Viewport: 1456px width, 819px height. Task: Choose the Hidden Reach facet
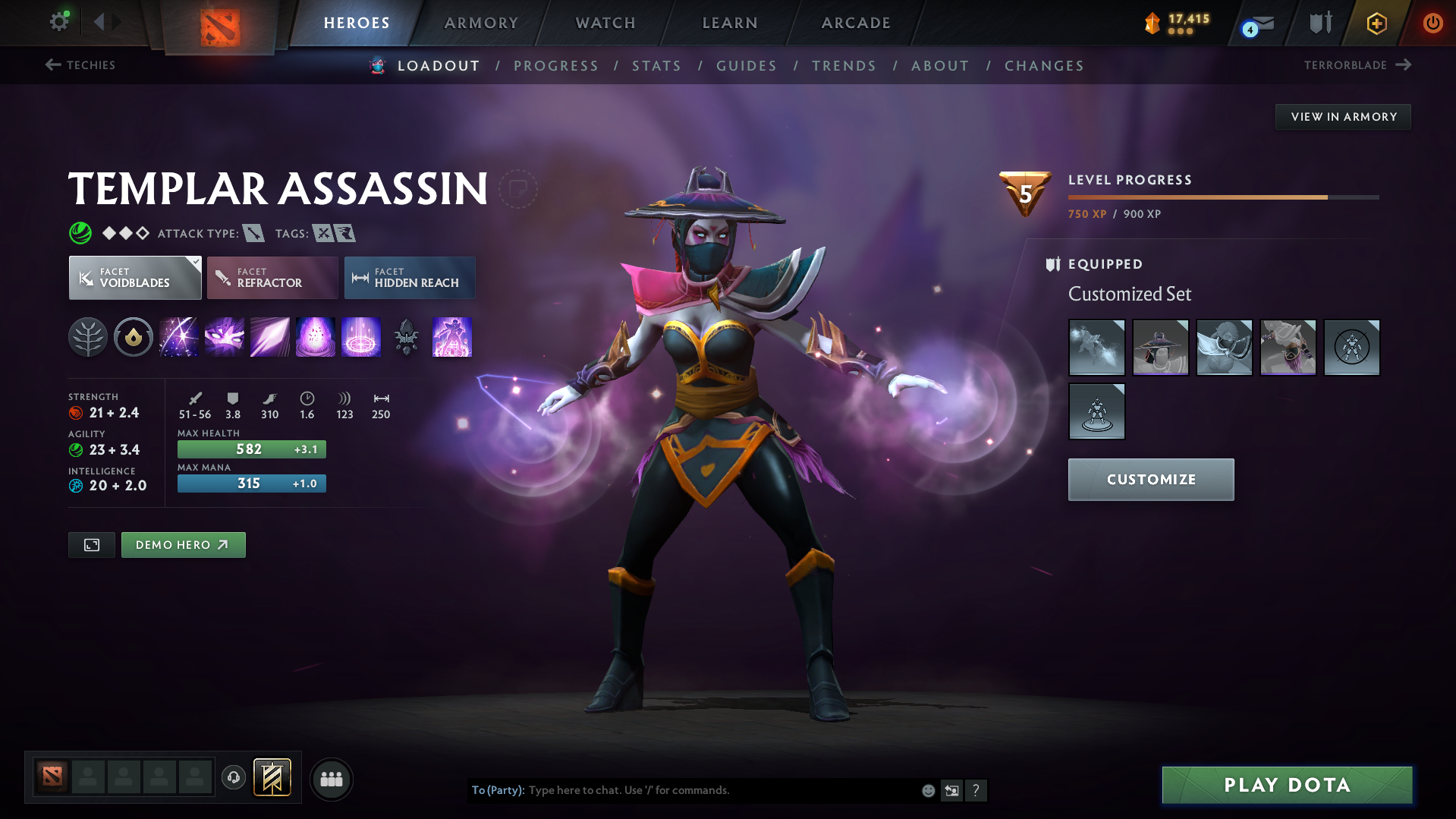click(x=410, y=278)
